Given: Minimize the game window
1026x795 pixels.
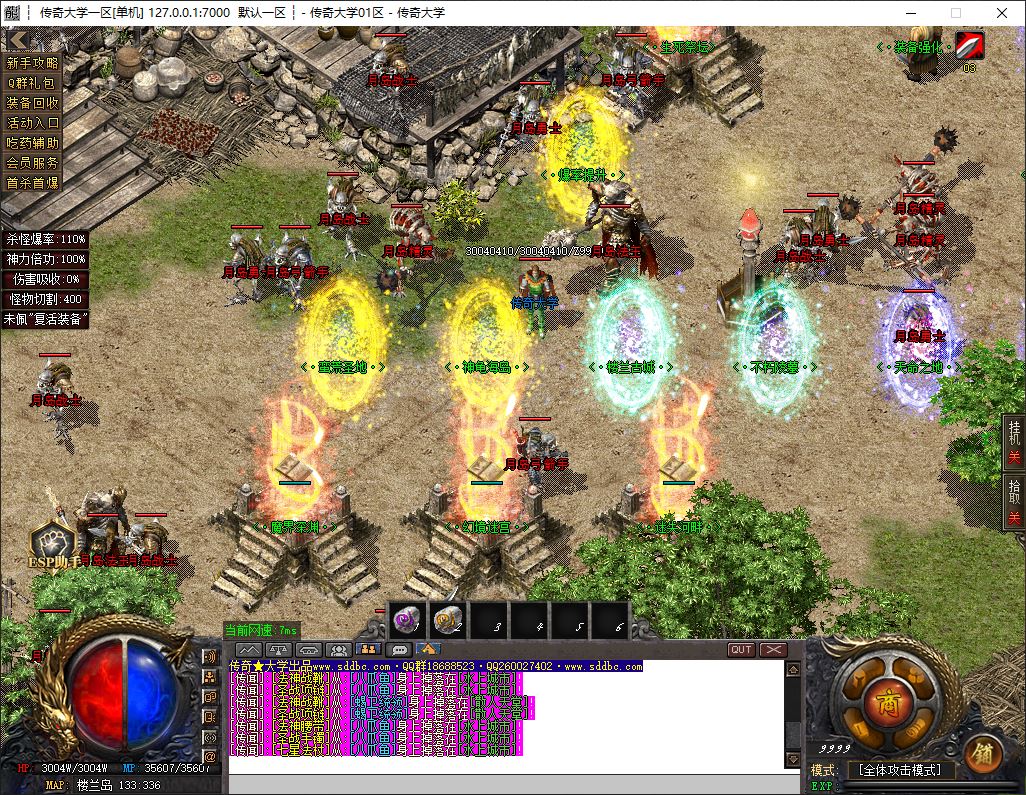Looking at the screenshot, I should [x=910, y=13].
